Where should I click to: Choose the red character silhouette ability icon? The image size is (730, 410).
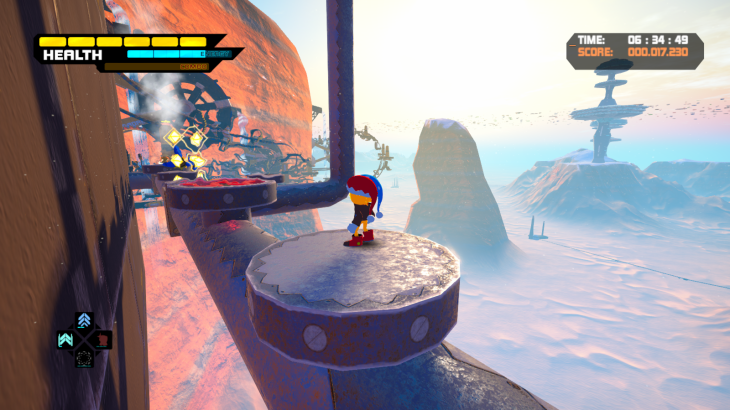pyautogui.click(x=102, y=340)
